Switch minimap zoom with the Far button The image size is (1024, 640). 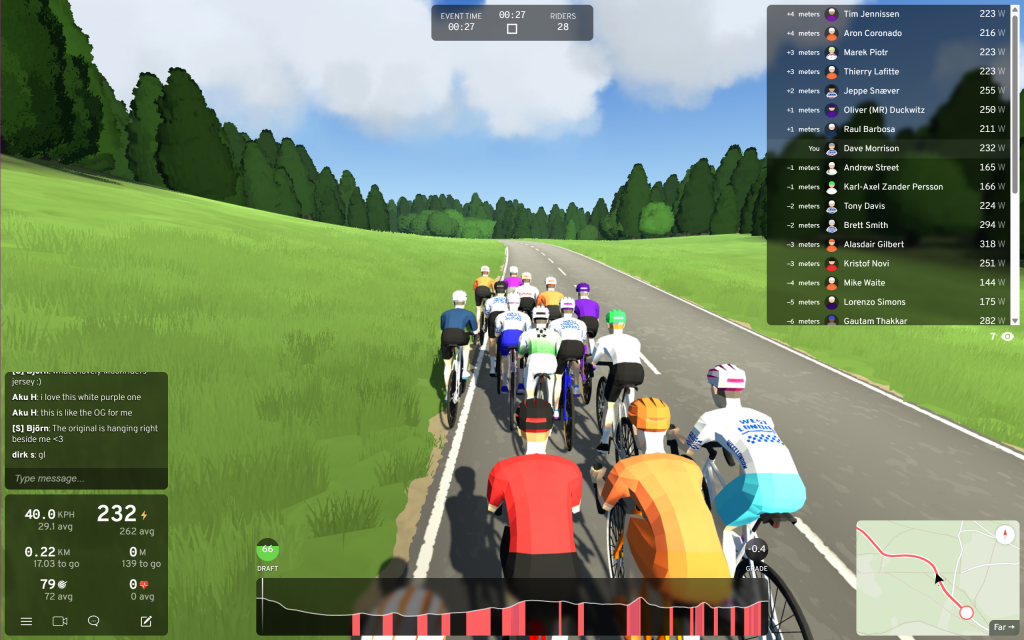(1003, 628)
